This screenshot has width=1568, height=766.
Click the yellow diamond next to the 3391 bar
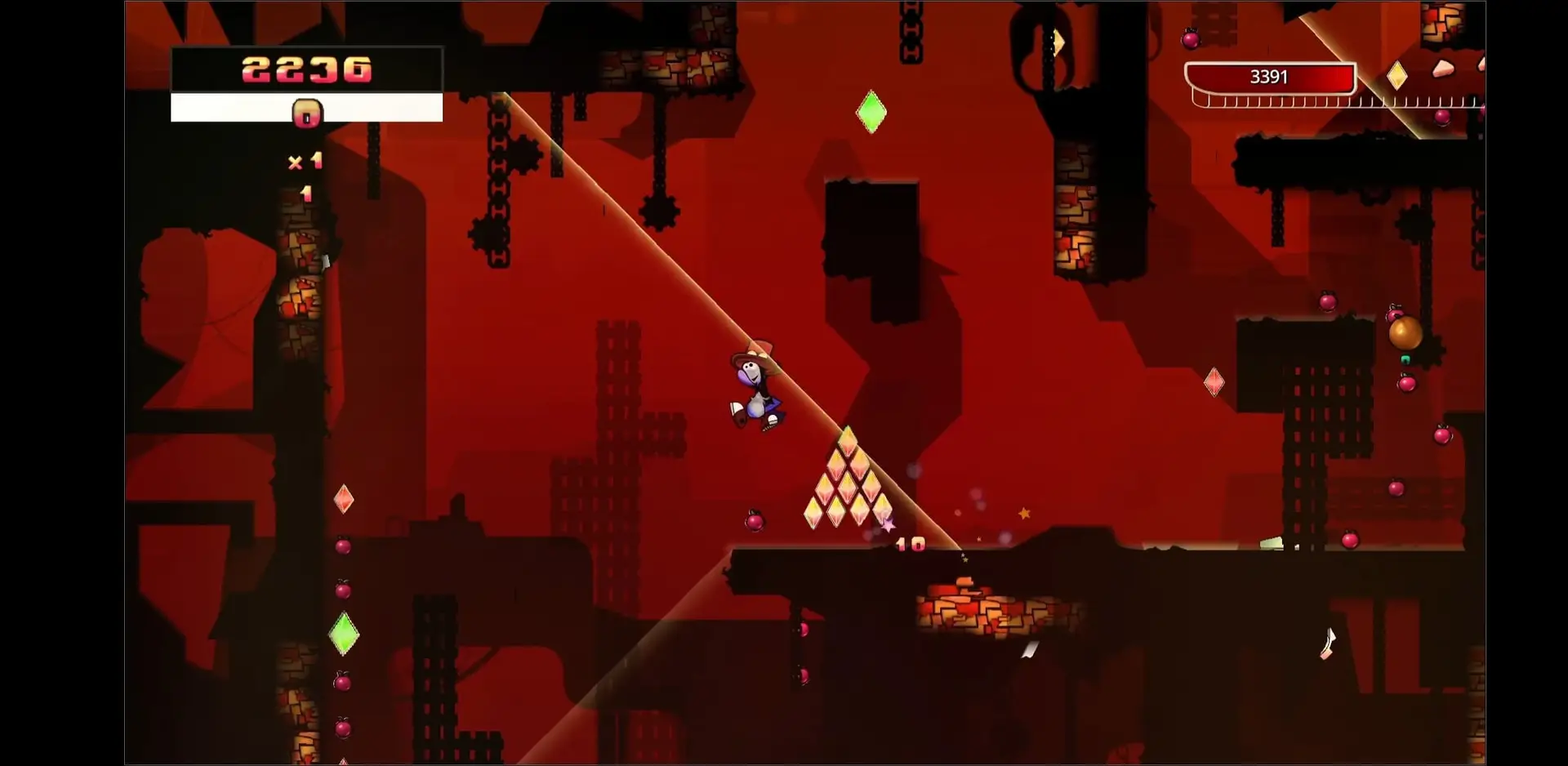[1398, 75]
